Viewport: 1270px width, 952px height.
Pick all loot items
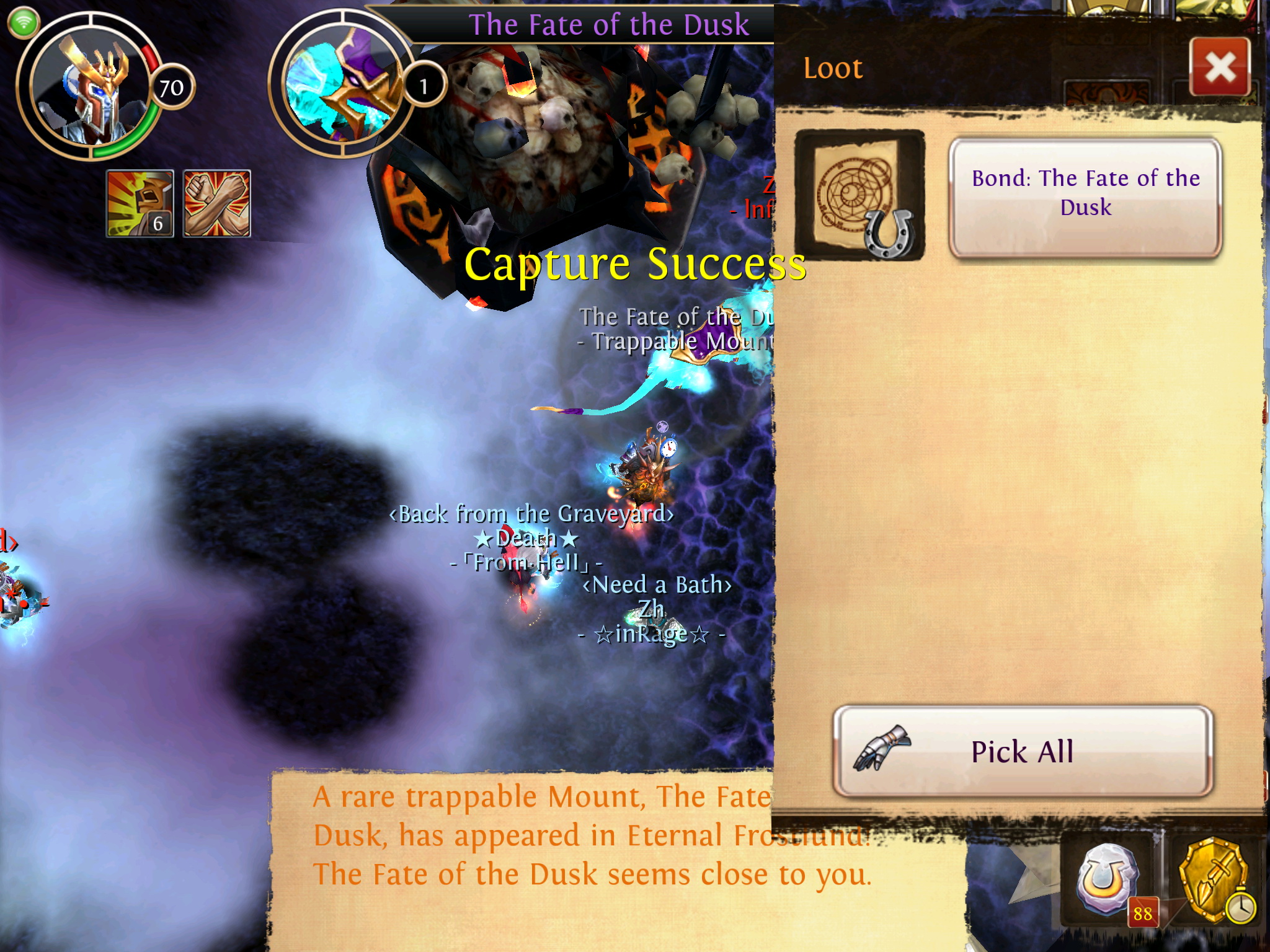tap(1022, 751)
